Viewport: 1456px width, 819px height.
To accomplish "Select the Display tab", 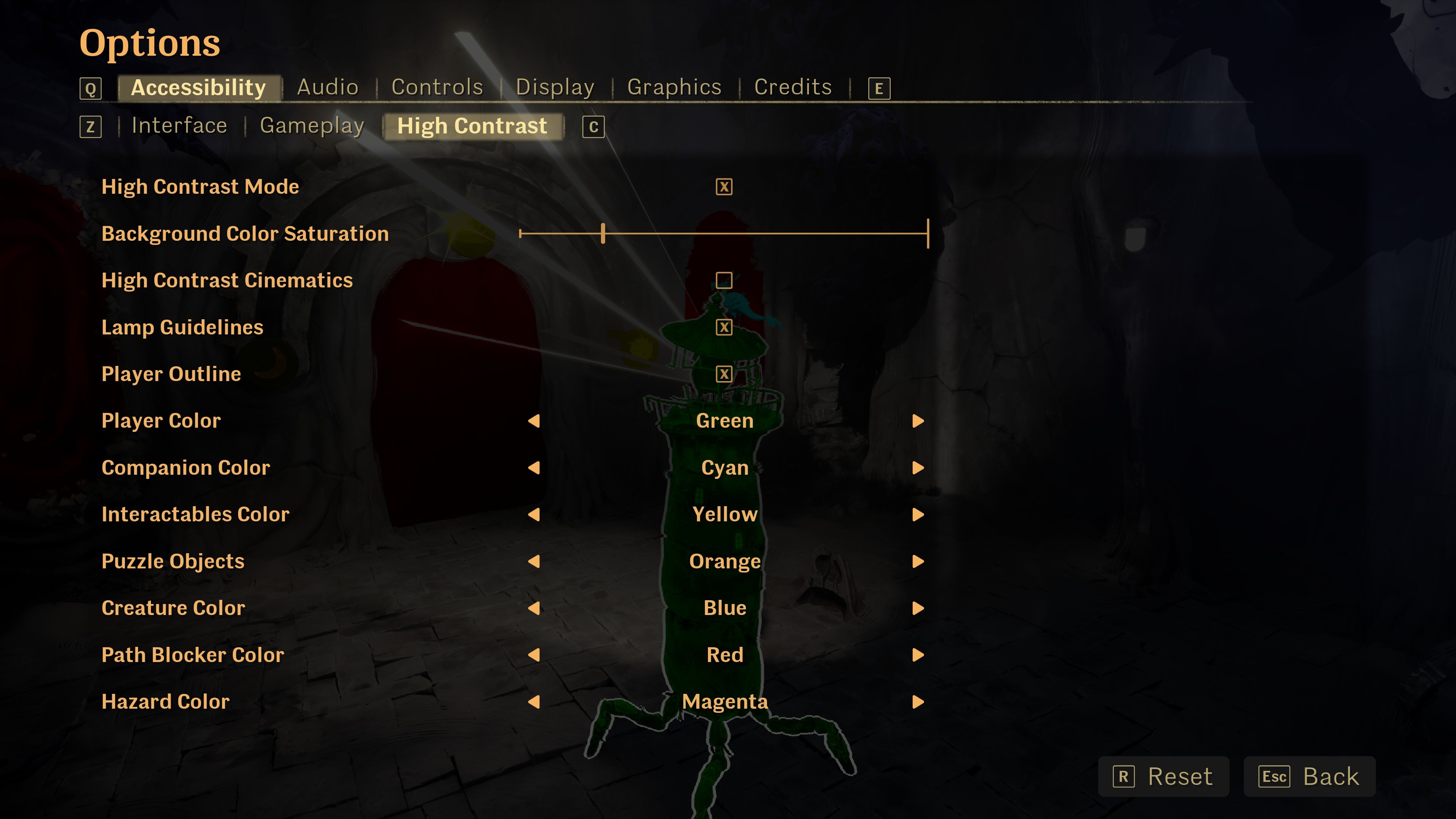I will coord(554,87).
